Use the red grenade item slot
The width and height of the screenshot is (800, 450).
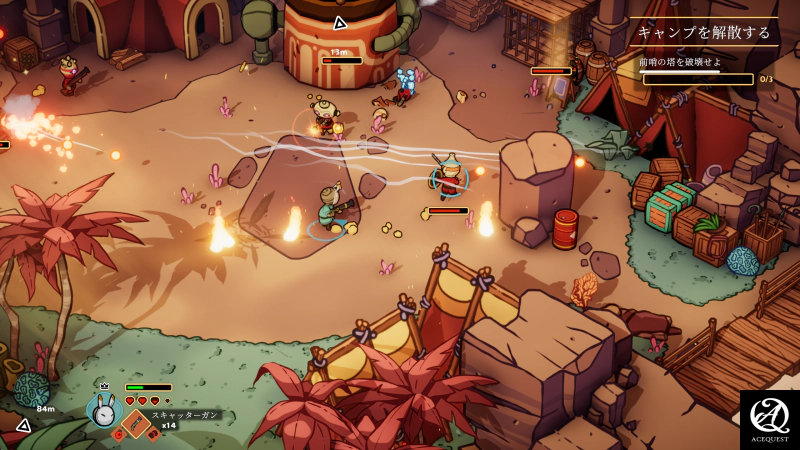(118, 435)
